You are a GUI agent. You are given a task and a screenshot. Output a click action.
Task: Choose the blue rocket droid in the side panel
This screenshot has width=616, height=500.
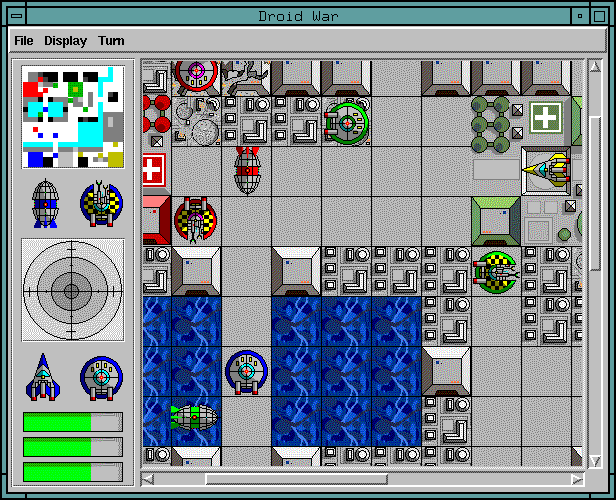tap(42, 378)
